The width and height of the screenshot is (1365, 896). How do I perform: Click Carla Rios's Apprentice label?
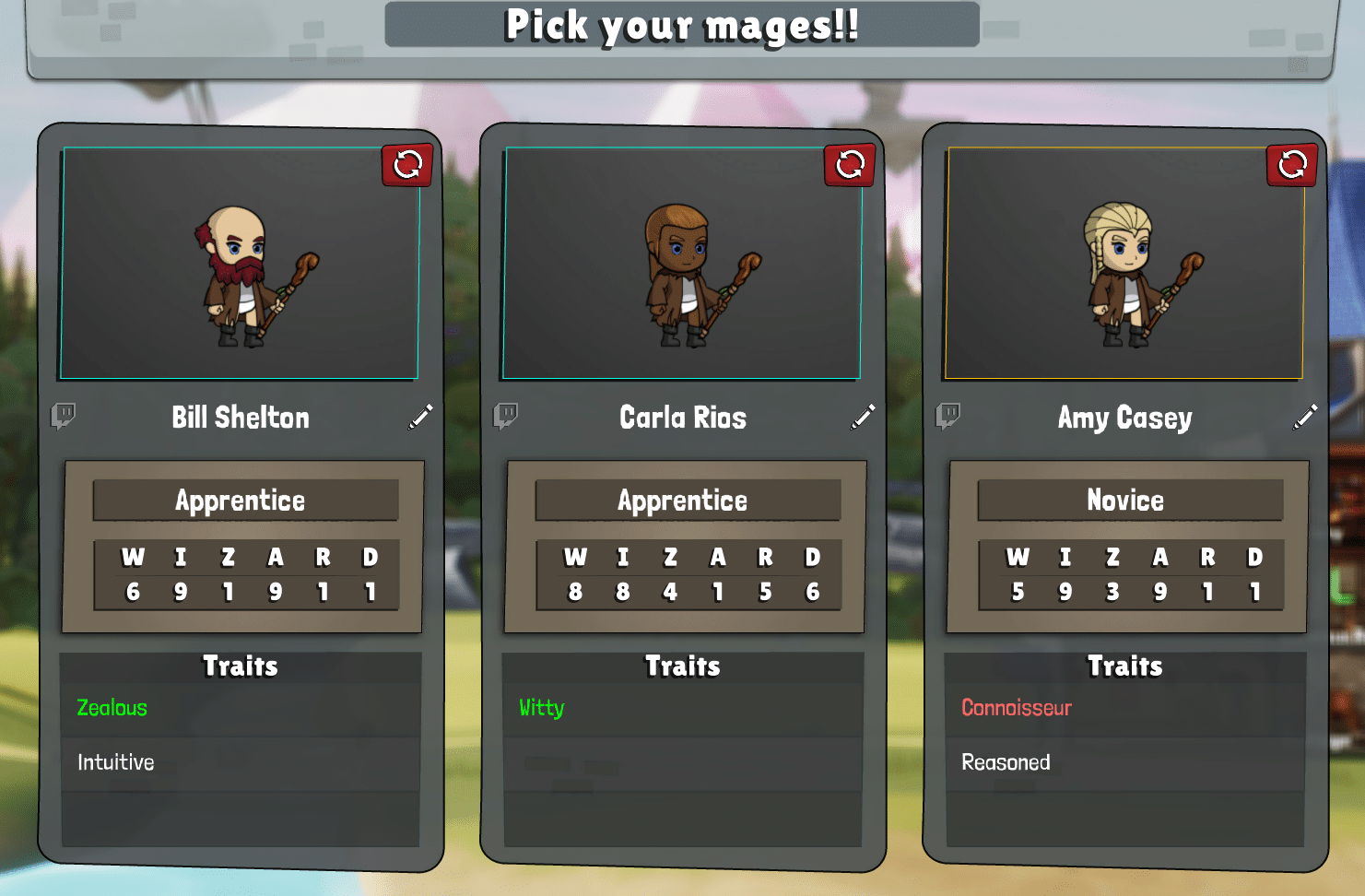tap(682, 501)
